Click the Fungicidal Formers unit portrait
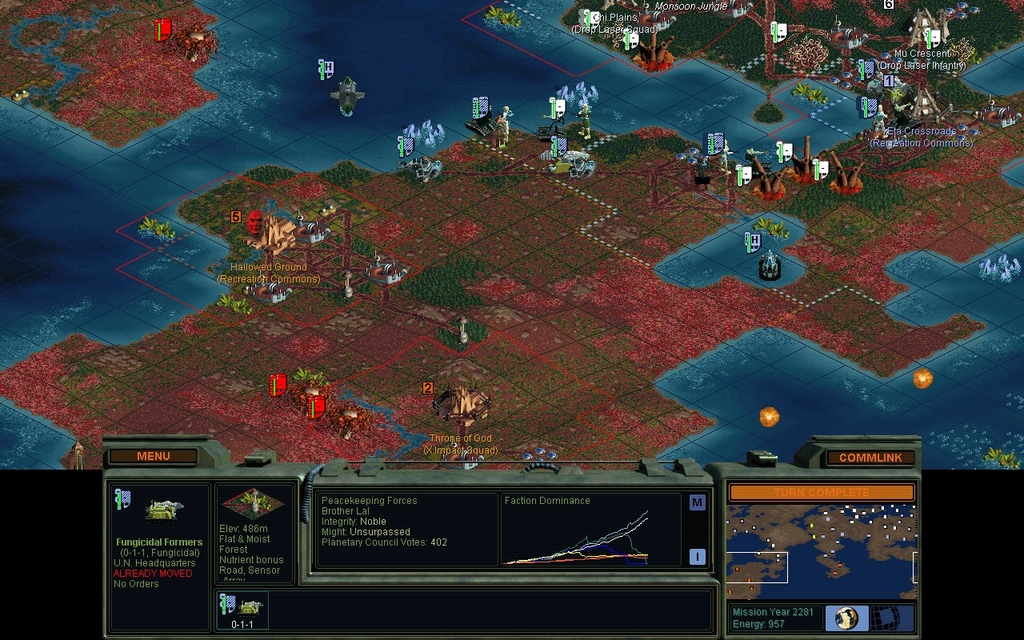1024x640 pixels. pyautogui.click(x=163, y=510)
